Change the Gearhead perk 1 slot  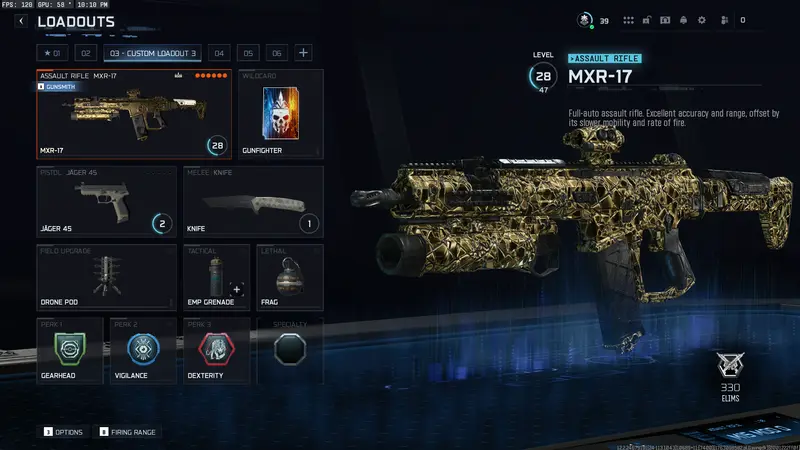pyautogui.click(x=70, y=351)
